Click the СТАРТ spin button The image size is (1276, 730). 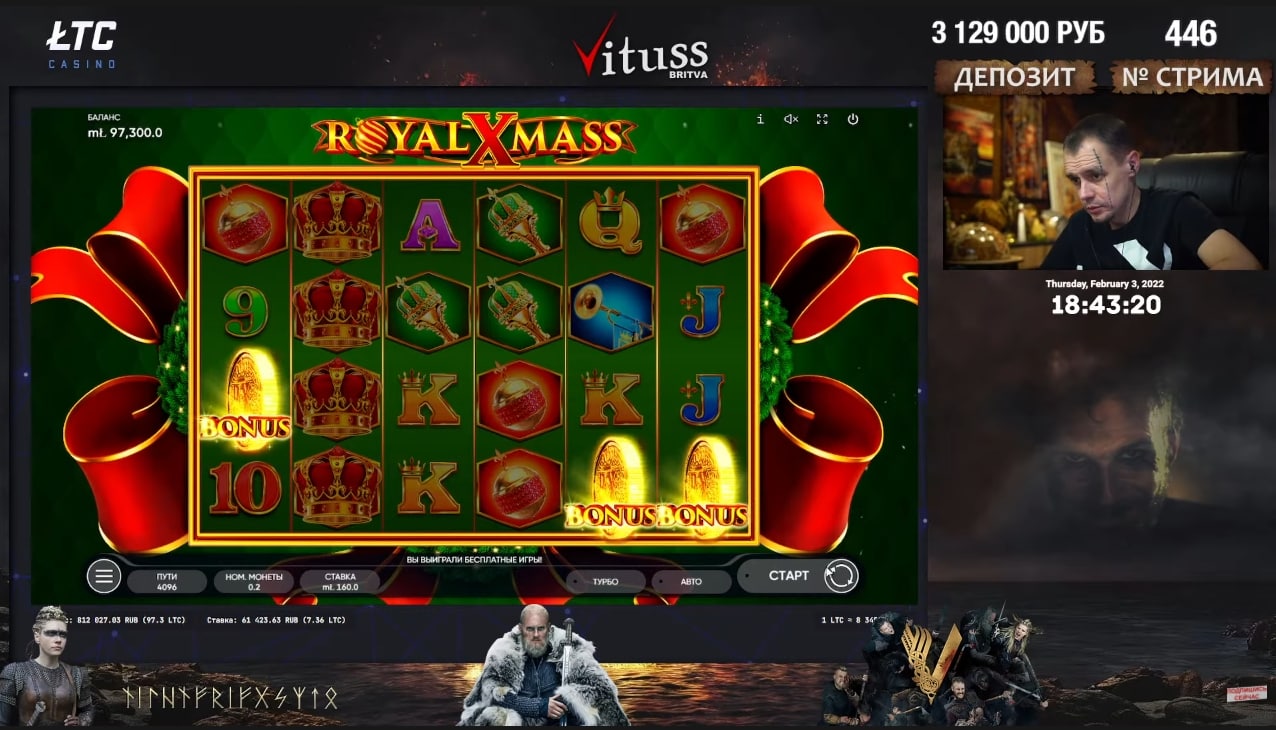coord(788,576)
